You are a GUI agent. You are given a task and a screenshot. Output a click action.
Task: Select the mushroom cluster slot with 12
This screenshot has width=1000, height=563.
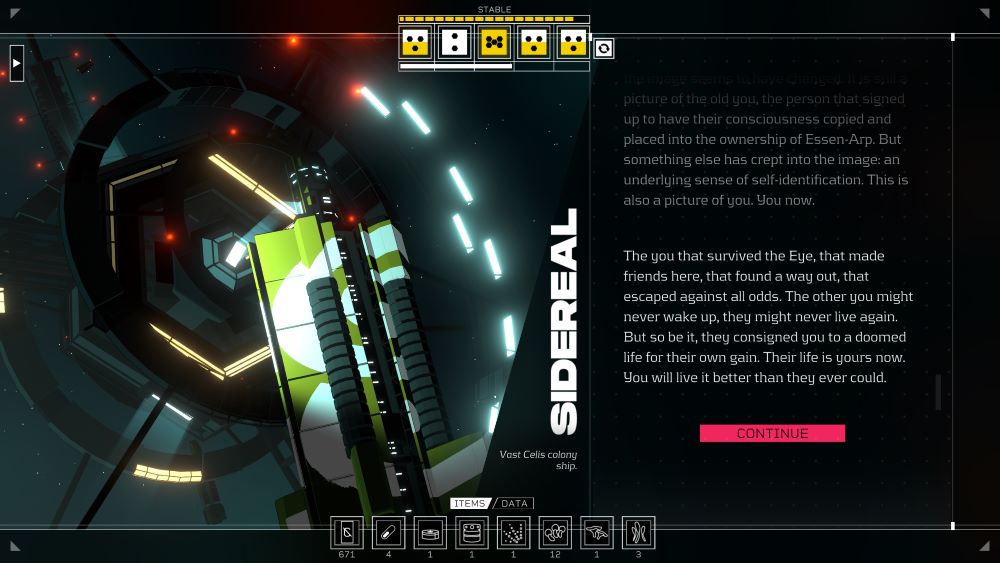pos(555,532)
